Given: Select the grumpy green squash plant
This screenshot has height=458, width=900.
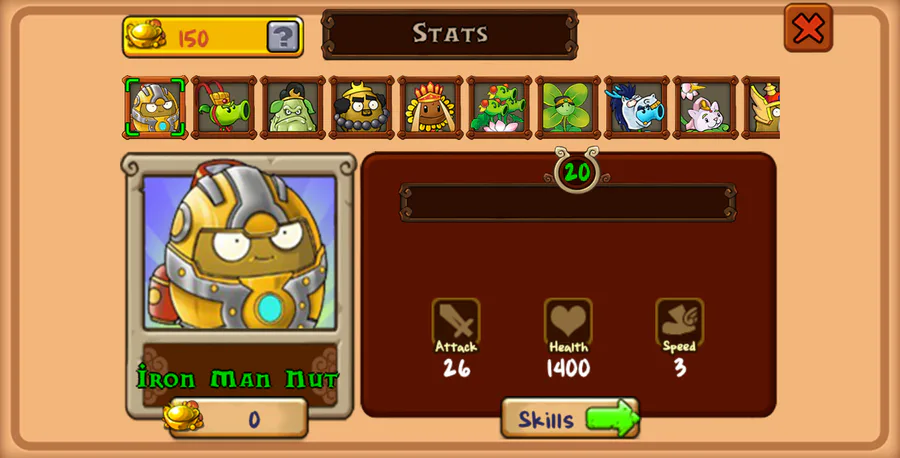Looking at the screenshot, I should pos(293,107).
